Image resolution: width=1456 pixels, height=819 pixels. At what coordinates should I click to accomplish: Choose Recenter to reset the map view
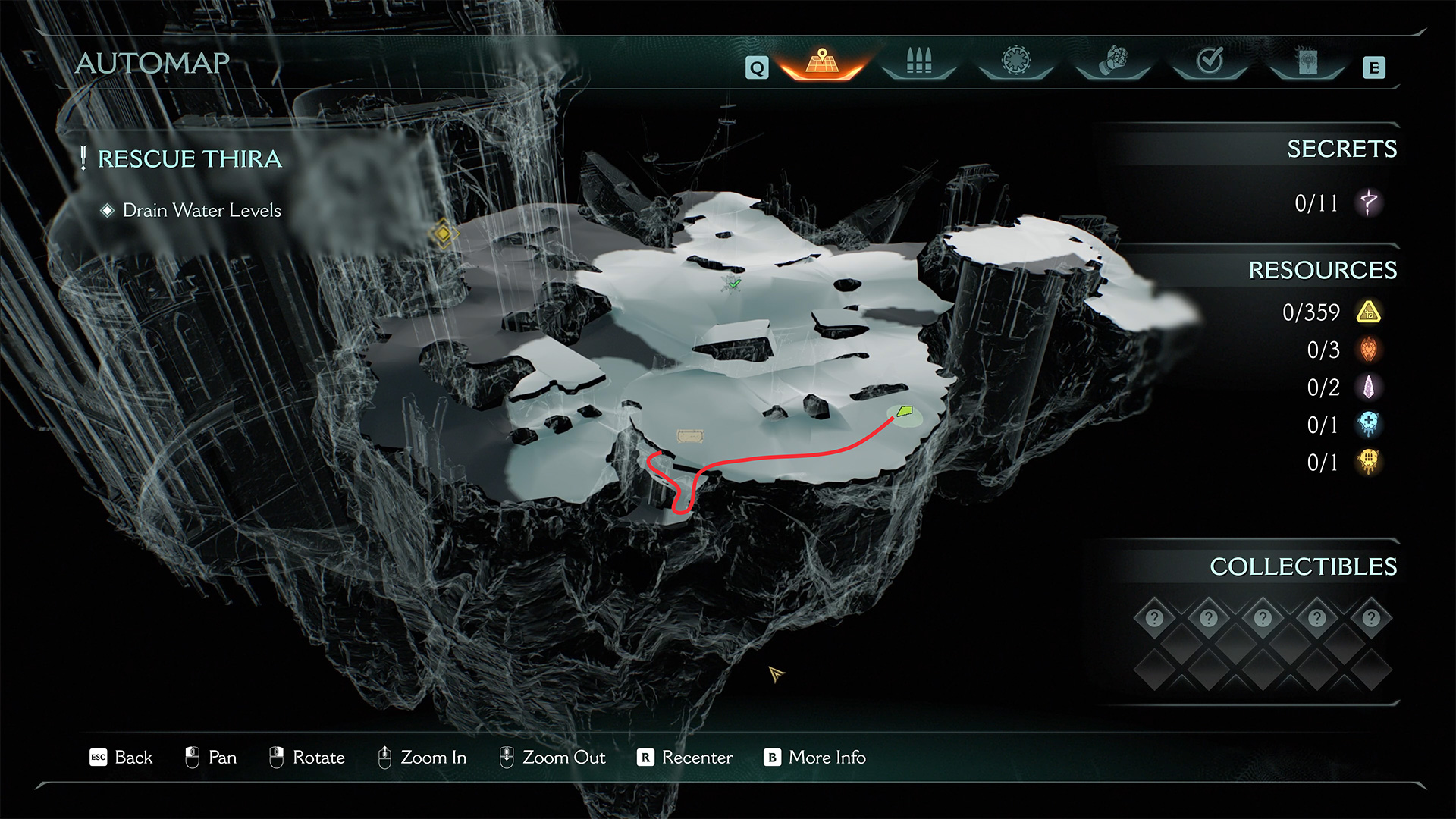(696, 758)
